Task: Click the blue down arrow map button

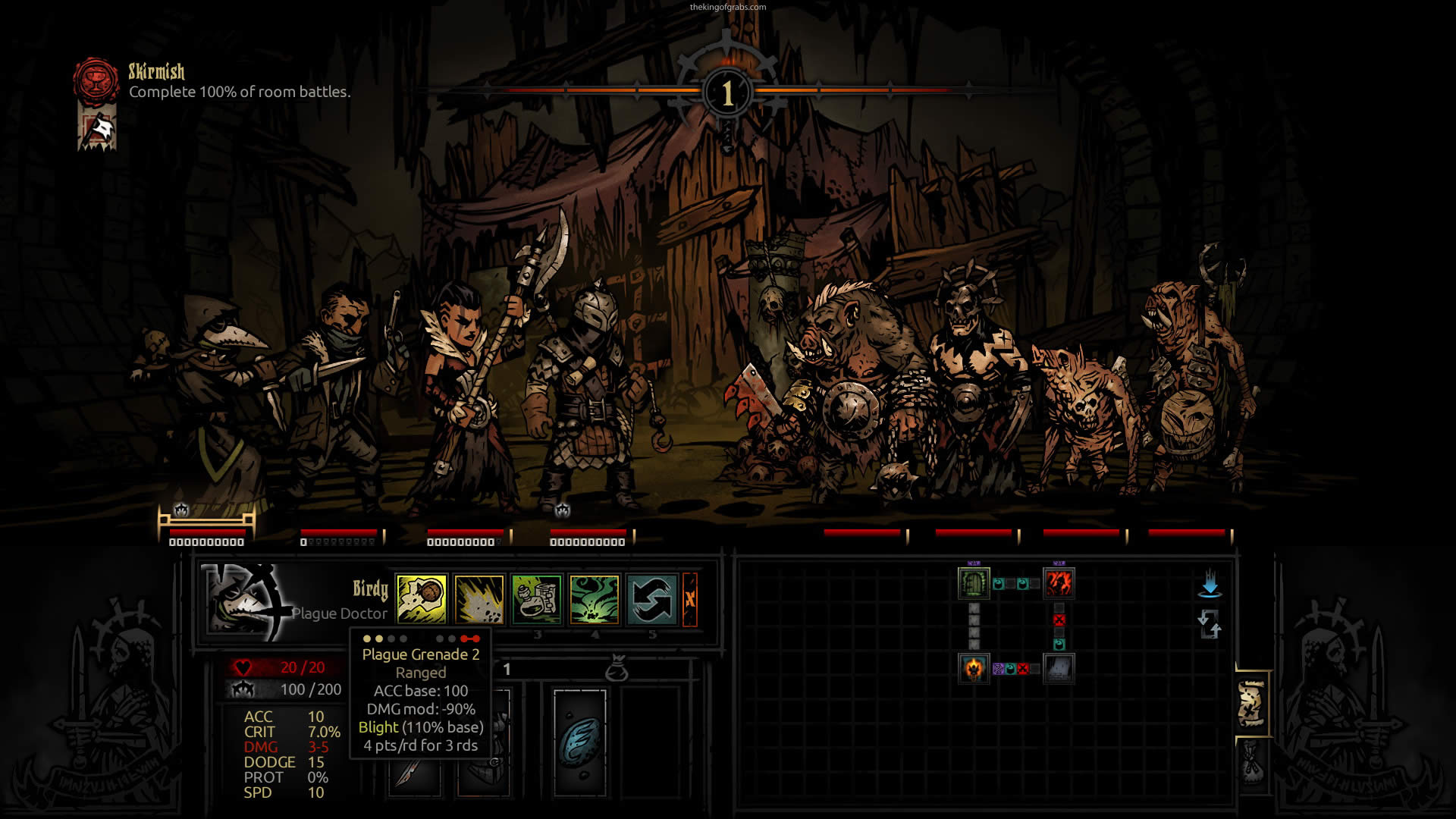Action: (1210, 585)
